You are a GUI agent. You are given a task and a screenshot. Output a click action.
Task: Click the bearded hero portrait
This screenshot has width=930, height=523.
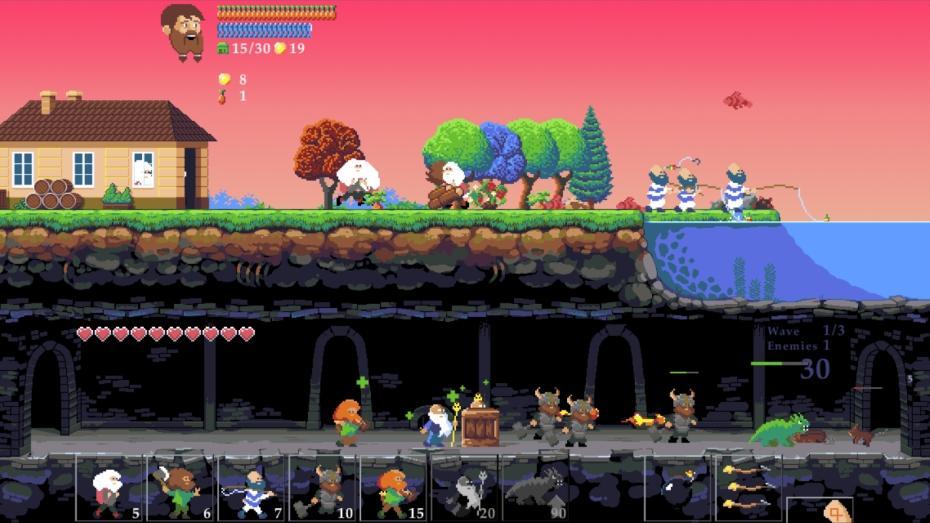tap(183, 31)
